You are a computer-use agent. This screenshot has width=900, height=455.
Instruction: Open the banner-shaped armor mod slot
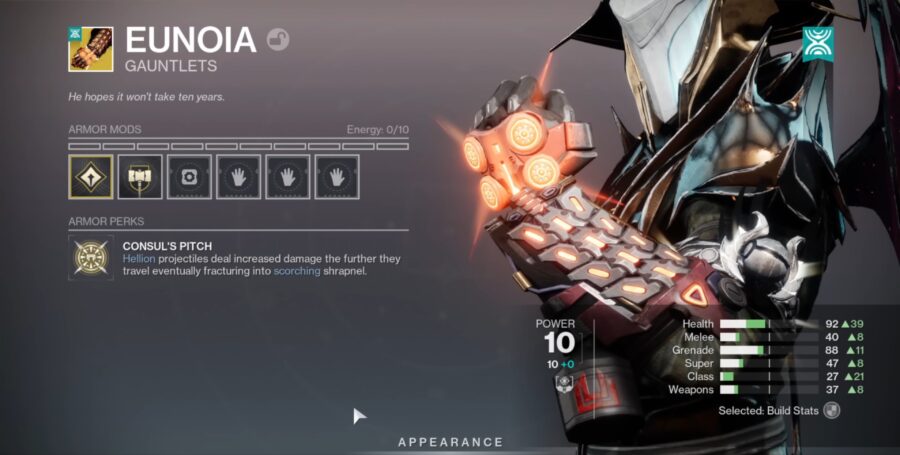click(140, 177)
